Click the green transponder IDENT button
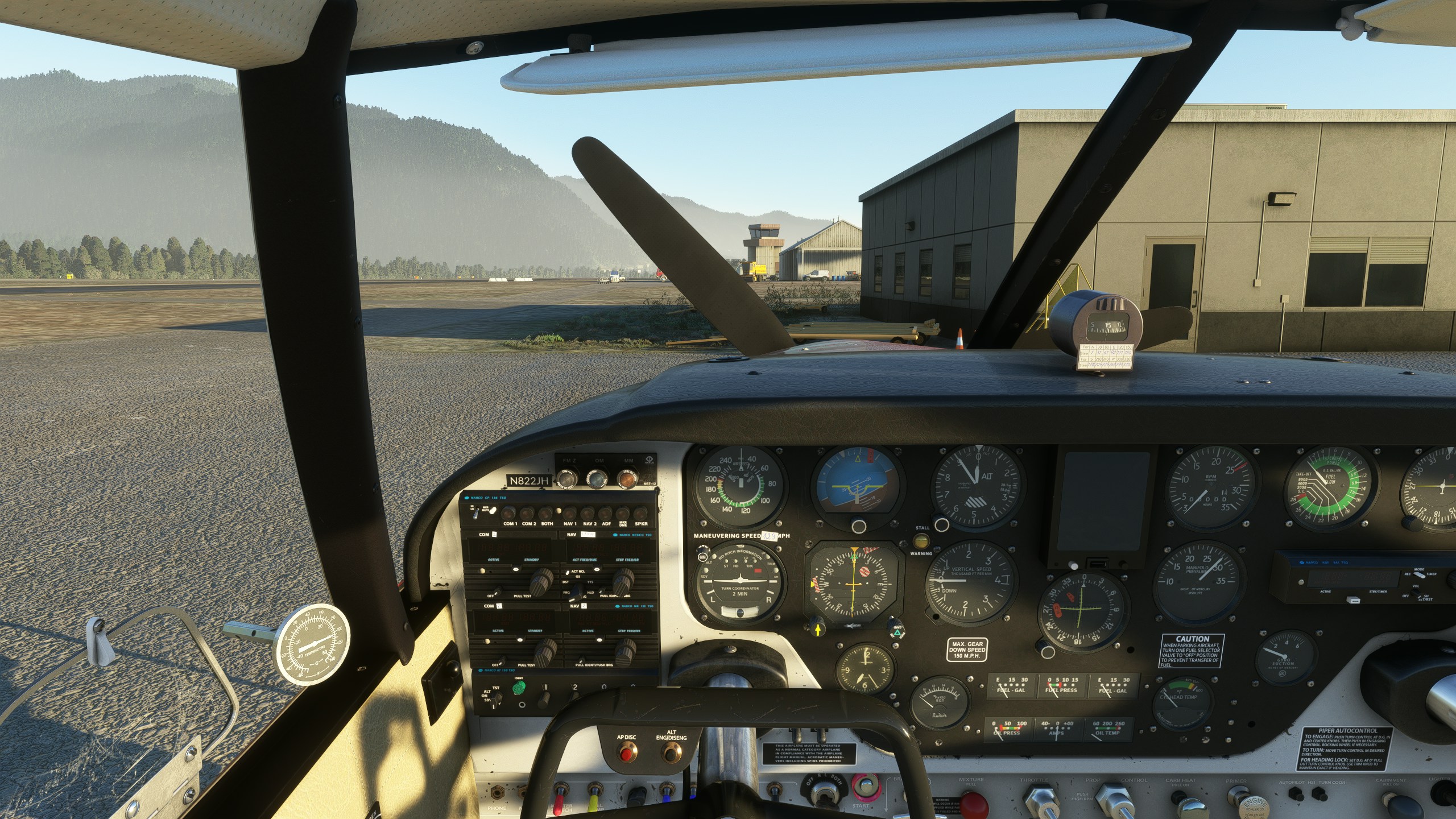Image resolution: width=1456 pixels, height=819 pixels. click(519, 689)
